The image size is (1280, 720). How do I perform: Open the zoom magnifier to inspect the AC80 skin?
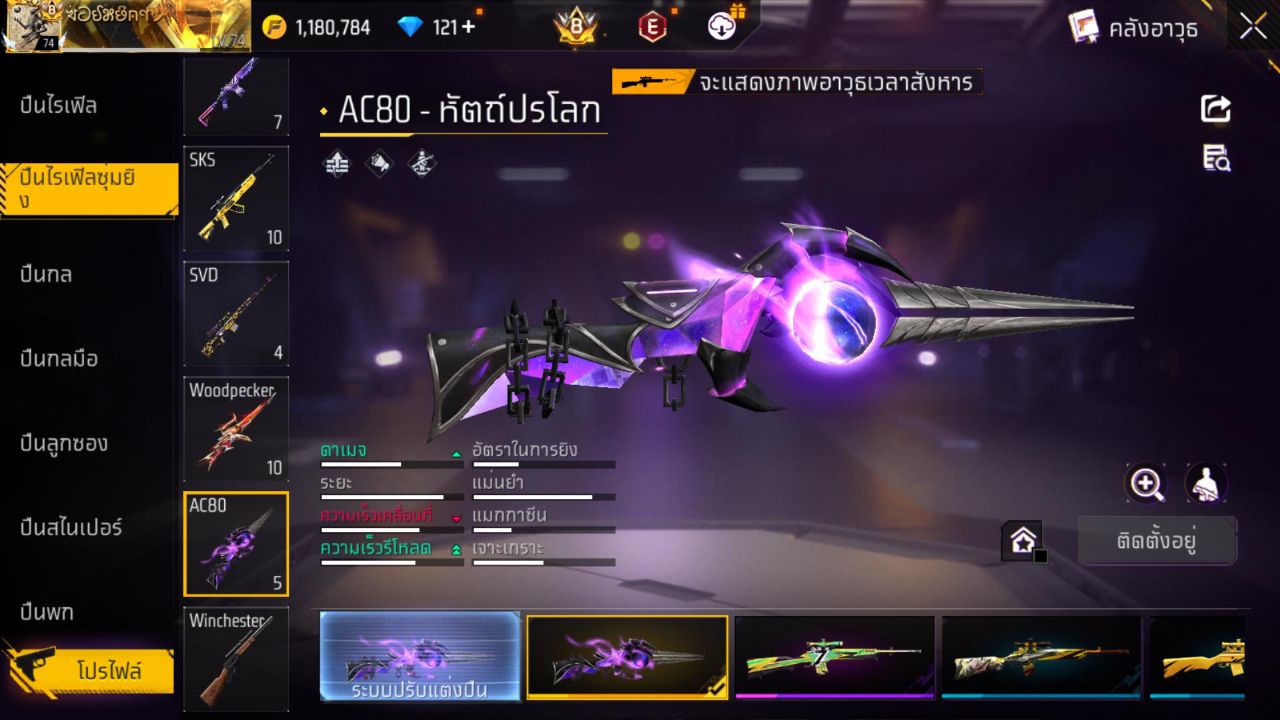pos(1146,483)
